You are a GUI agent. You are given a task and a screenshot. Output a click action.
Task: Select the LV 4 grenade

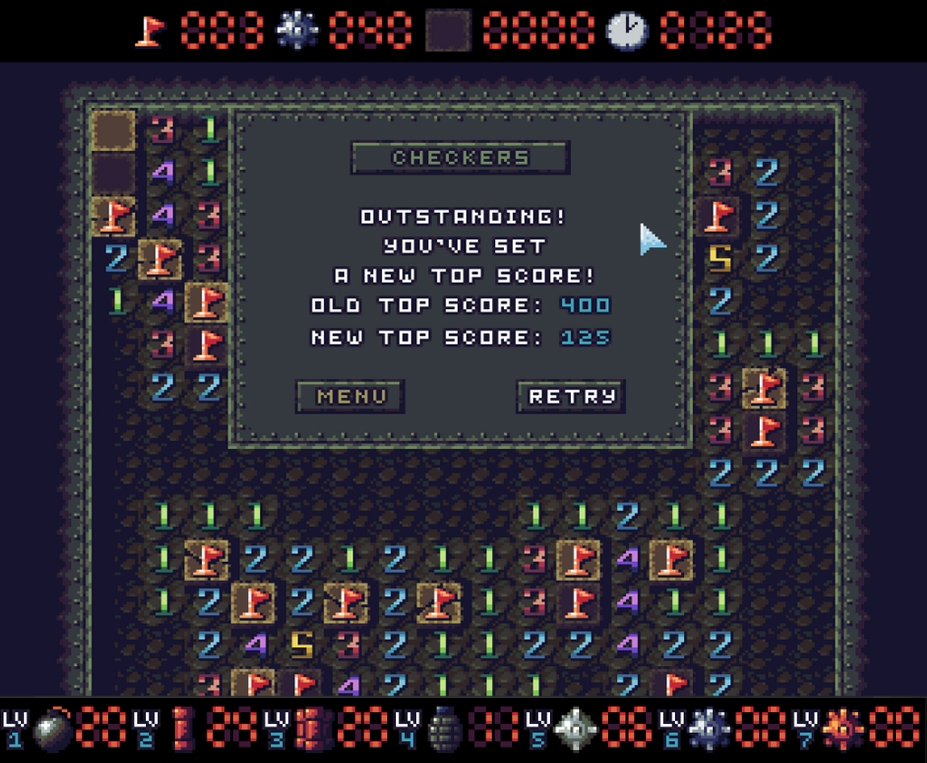point(443,729)
